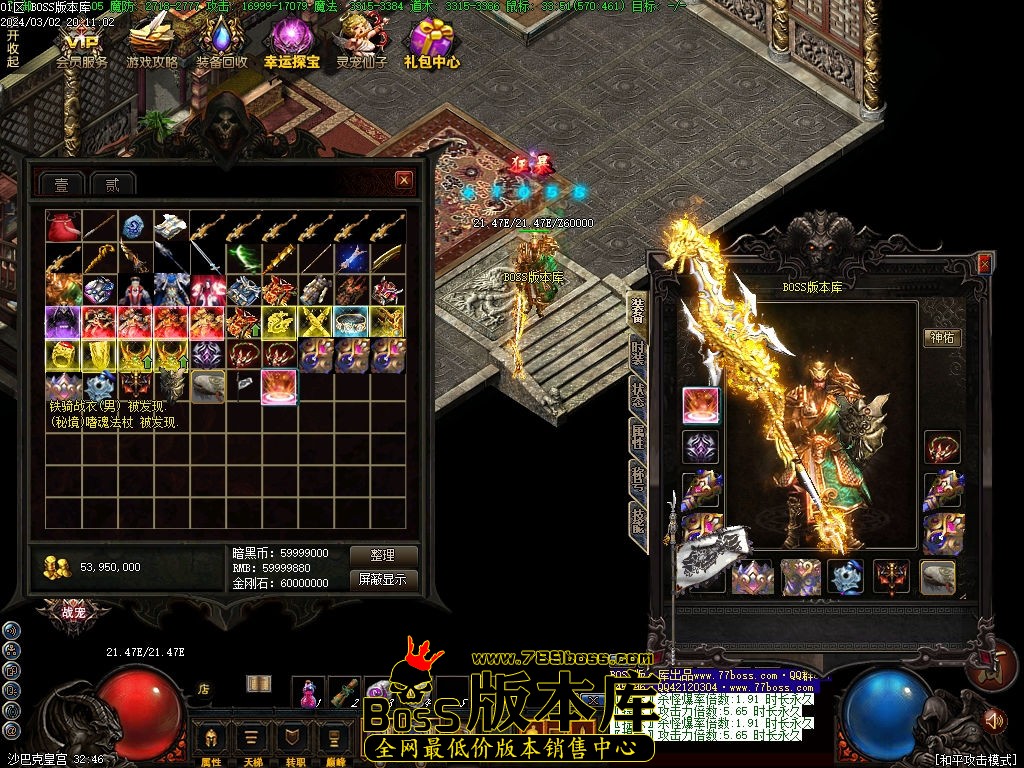The image size is (1024, 768).
Task: Click the 神佑 button
Action: point(942,337)
